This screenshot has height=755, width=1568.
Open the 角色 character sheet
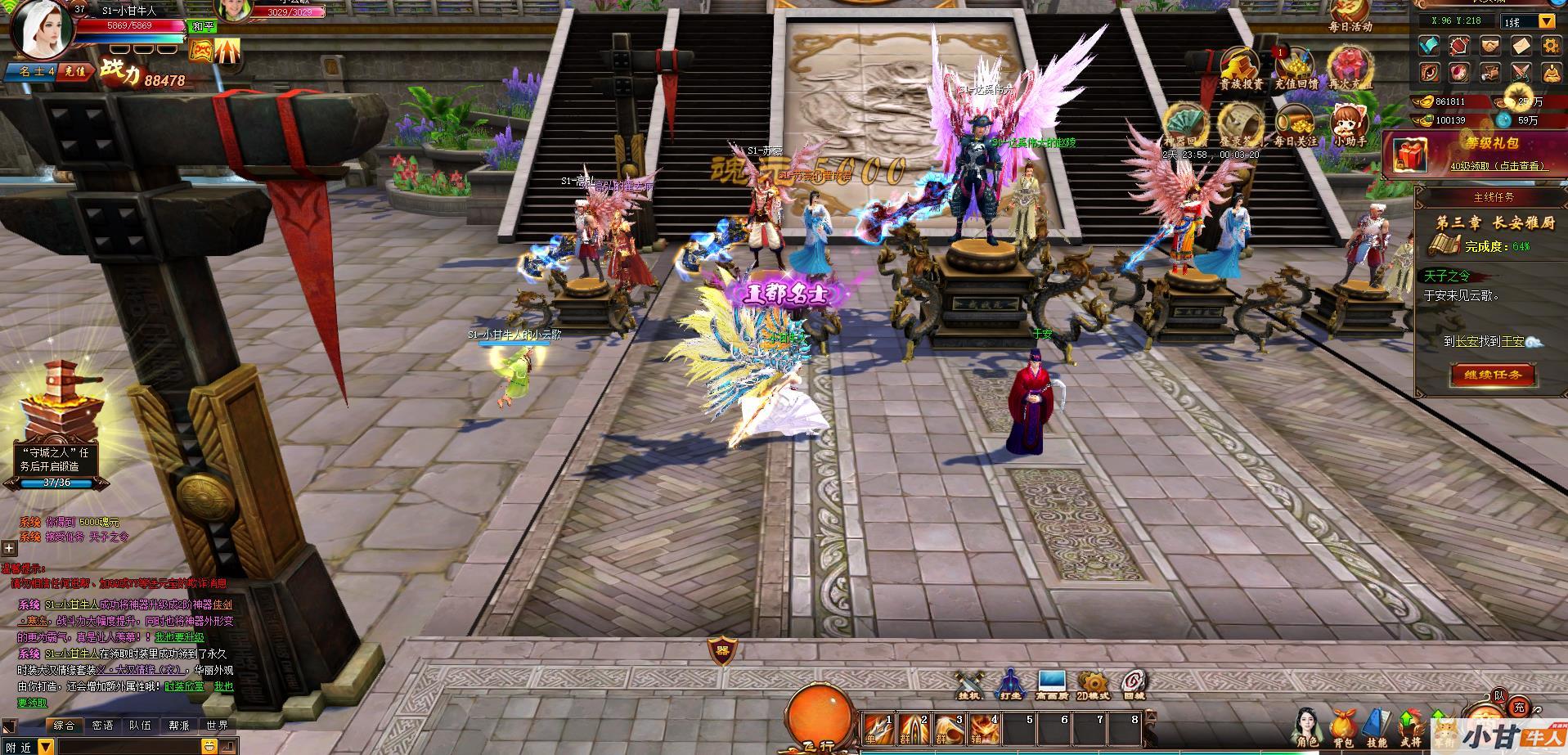click(1307, 726)
